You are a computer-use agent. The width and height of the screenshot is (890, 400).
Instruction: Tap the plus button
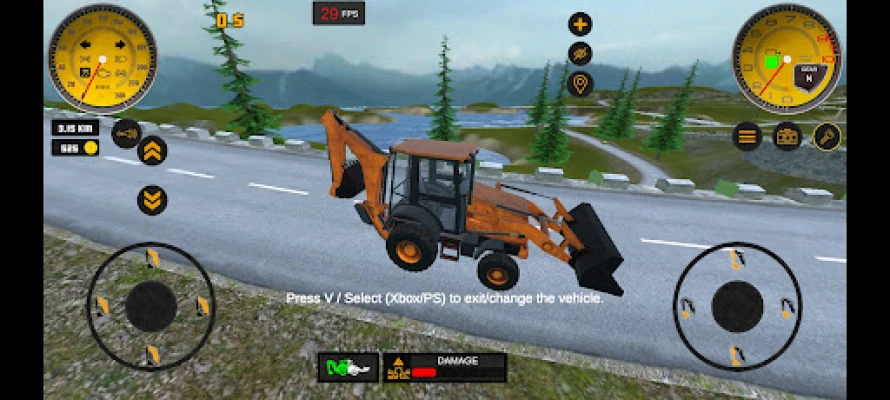pos(580,24)
